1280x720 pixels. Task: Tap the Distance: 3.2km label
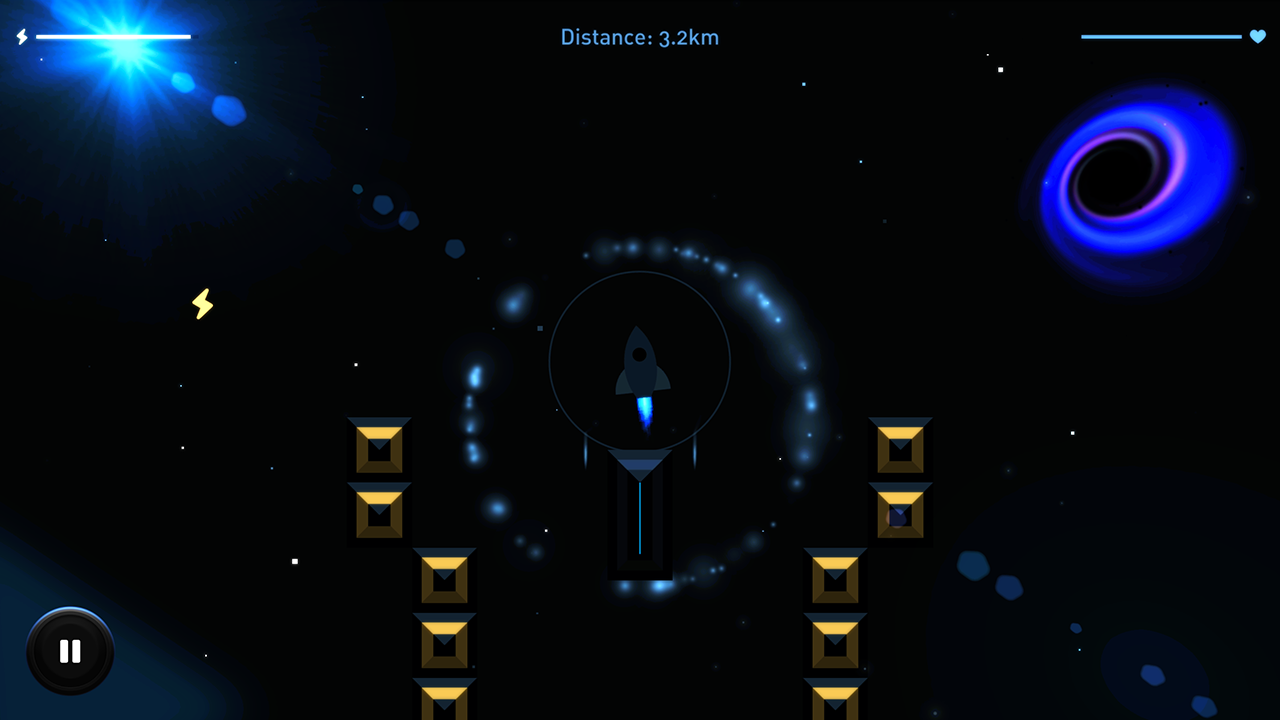pos(640,37)
